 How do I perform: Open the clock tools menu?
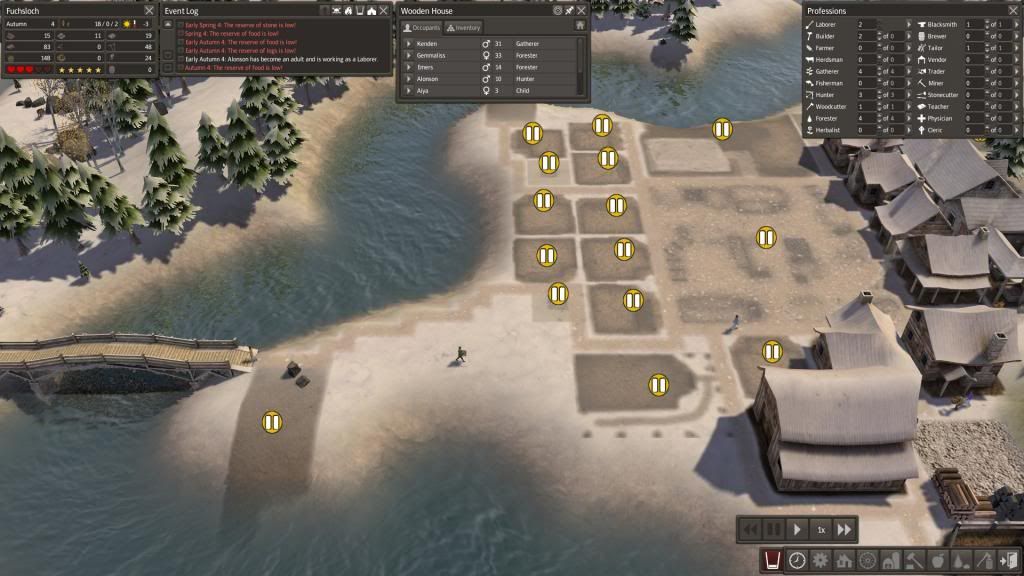[797, 561]
